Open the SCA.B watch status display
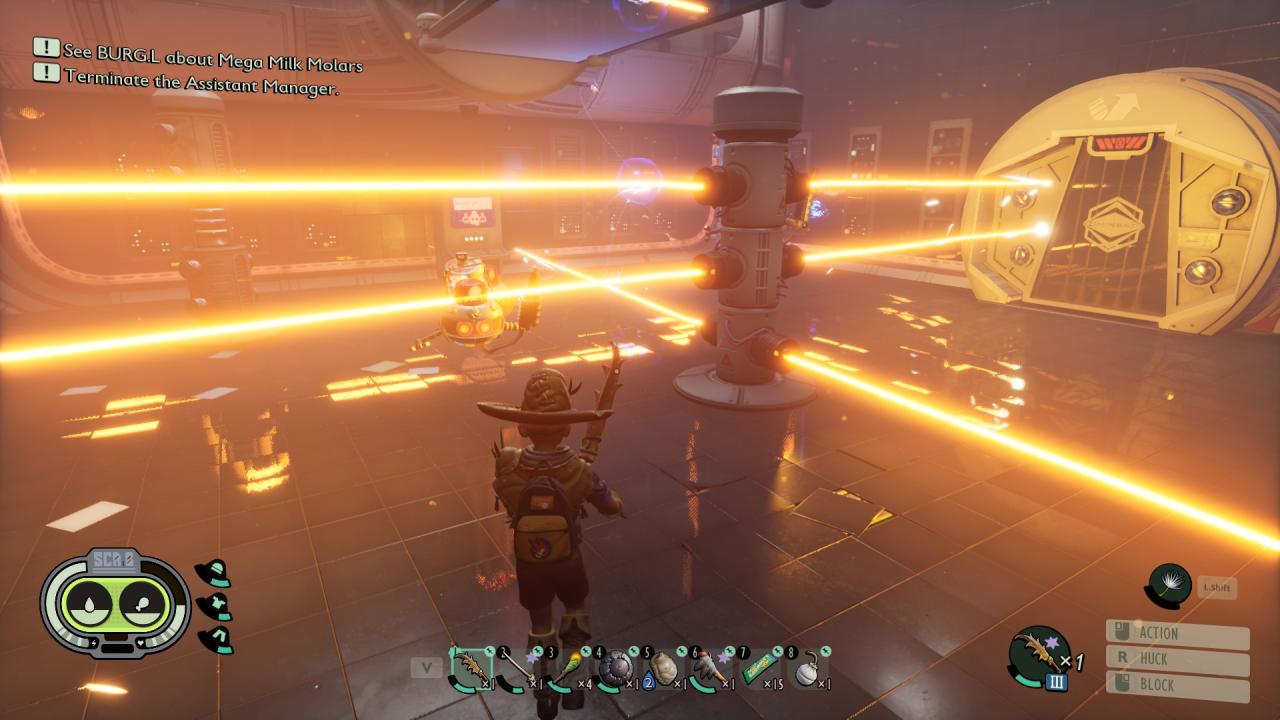This screenshot has height=720, width=1280. coord(115,603)
